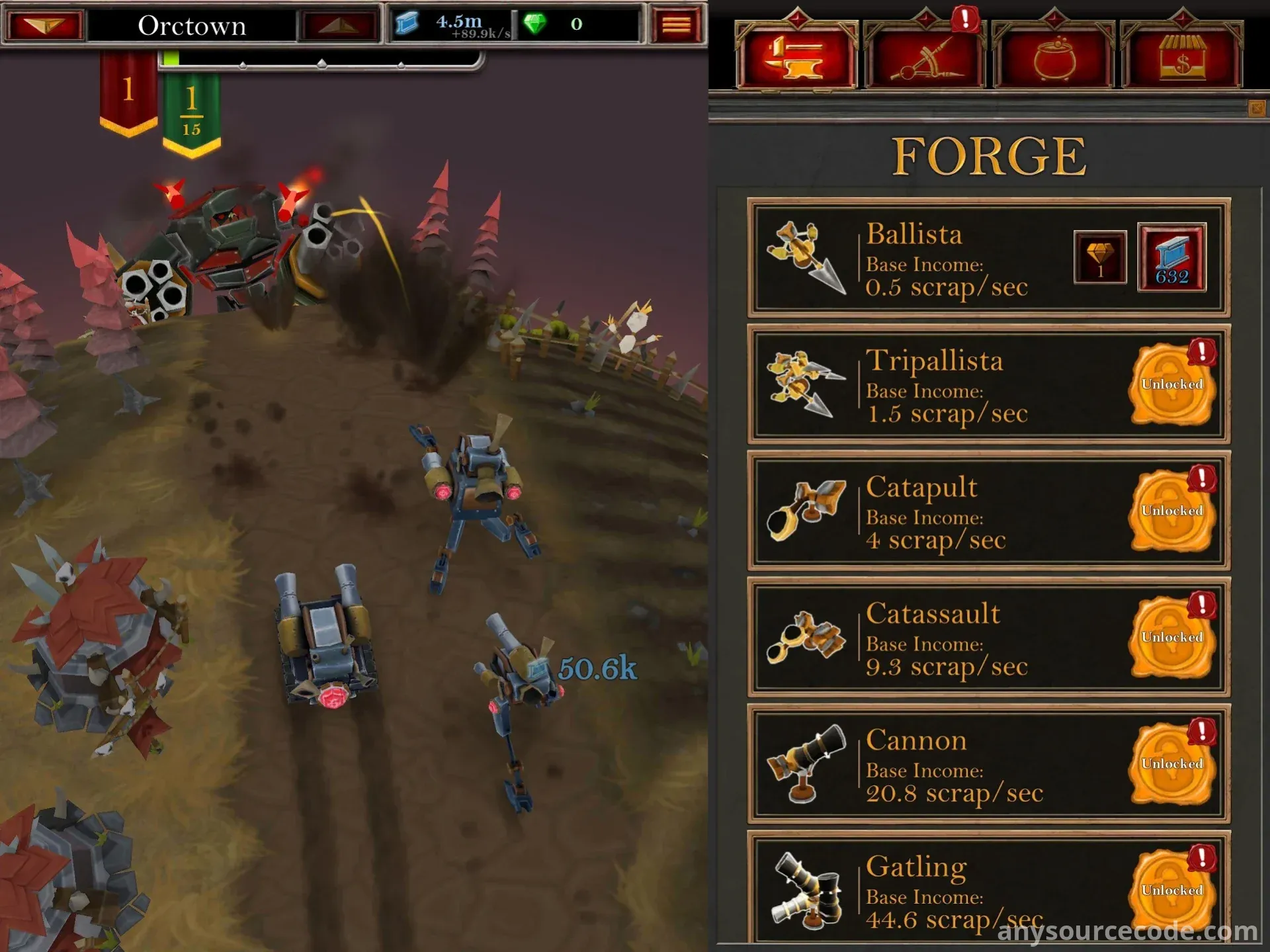Claim the Catassault Unlocked seal
The width and height of the screenshot is (1270, 952).
click(1171, 636)
